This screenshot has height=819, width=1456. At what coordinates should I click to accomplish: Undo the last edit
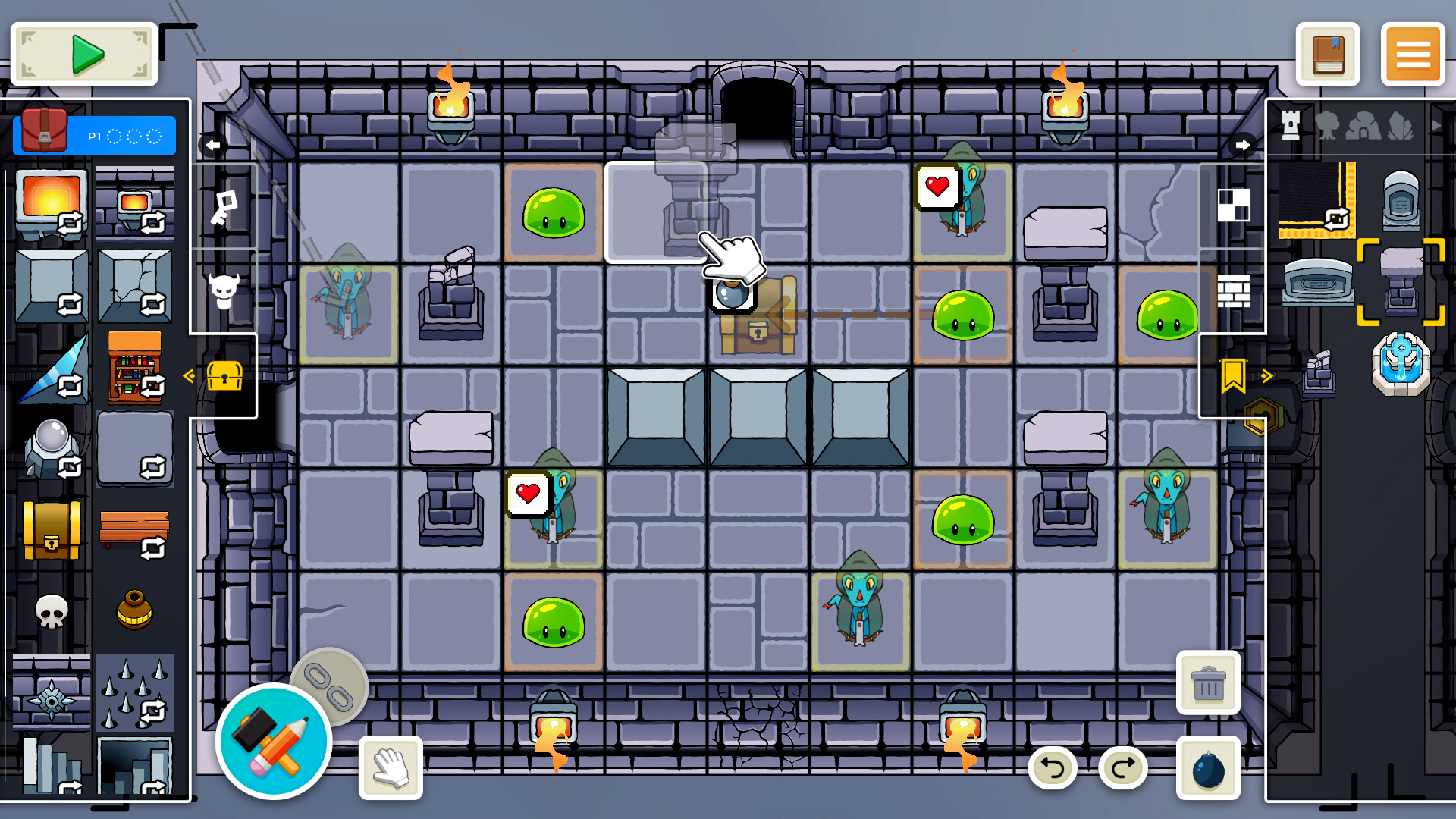[x=1052, y=768]
